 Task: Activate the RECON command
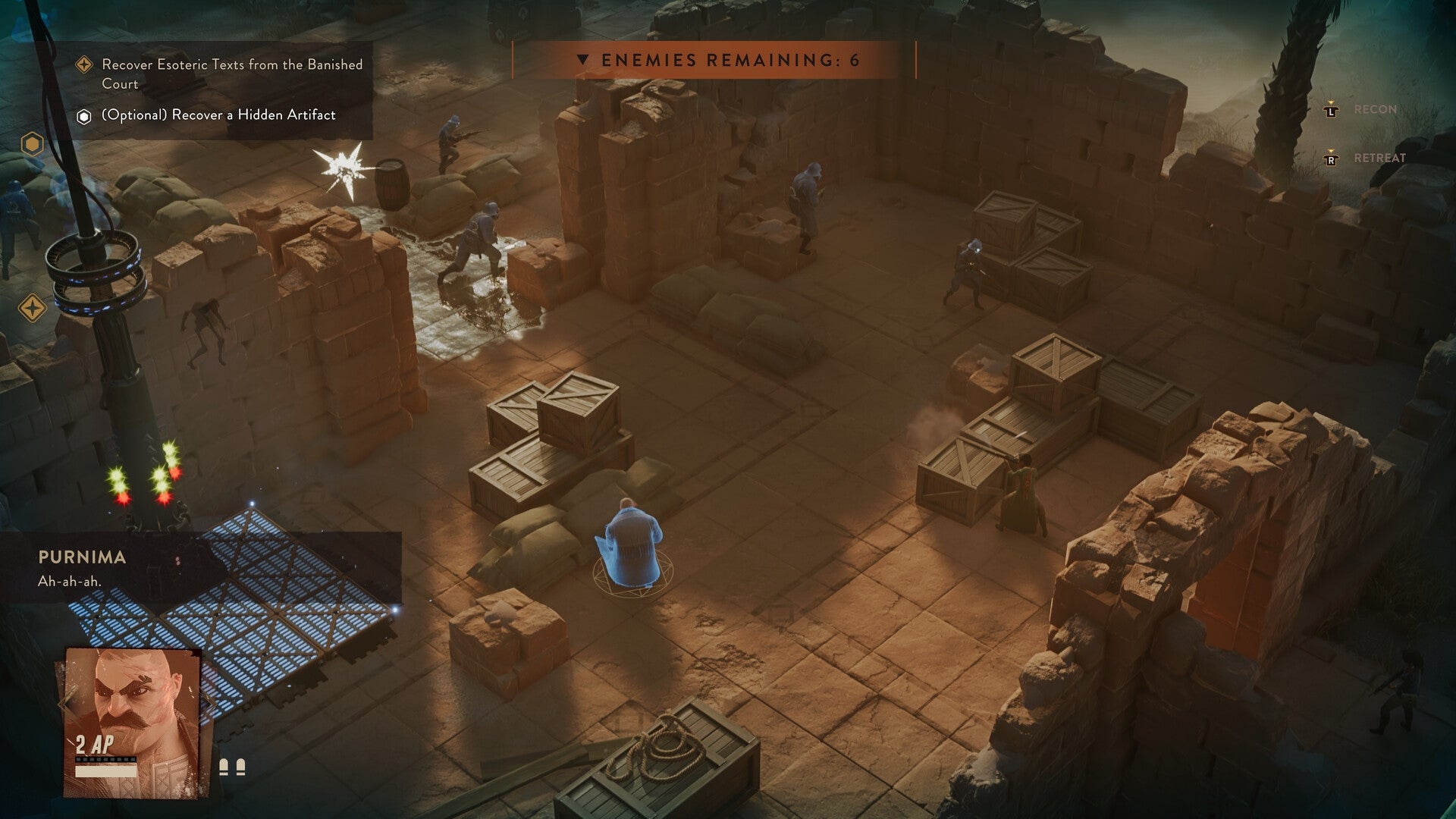click(x=1374, y=110)
